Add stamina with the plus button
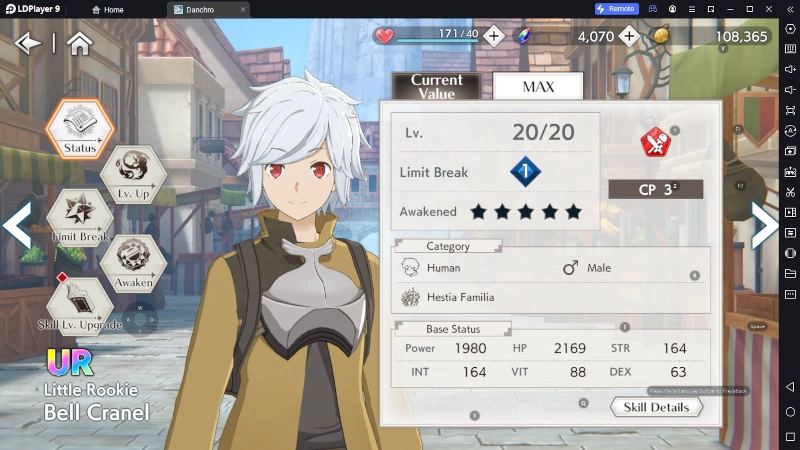 [494, 36]
